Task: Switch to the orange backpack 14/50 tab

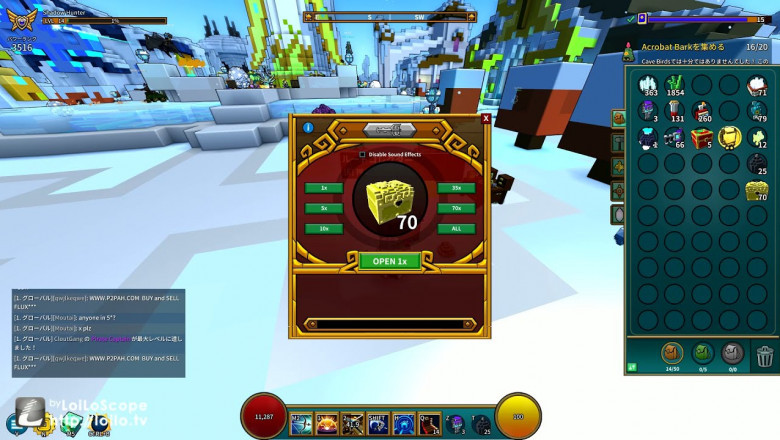Action: 672,353
